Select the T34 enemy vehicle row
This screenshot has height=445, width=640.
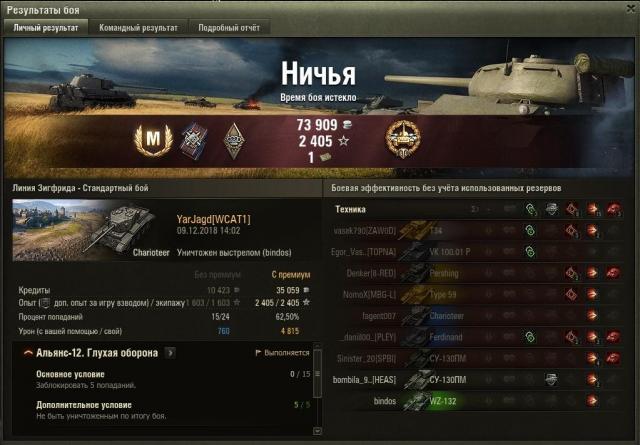(x=480, y=230)
